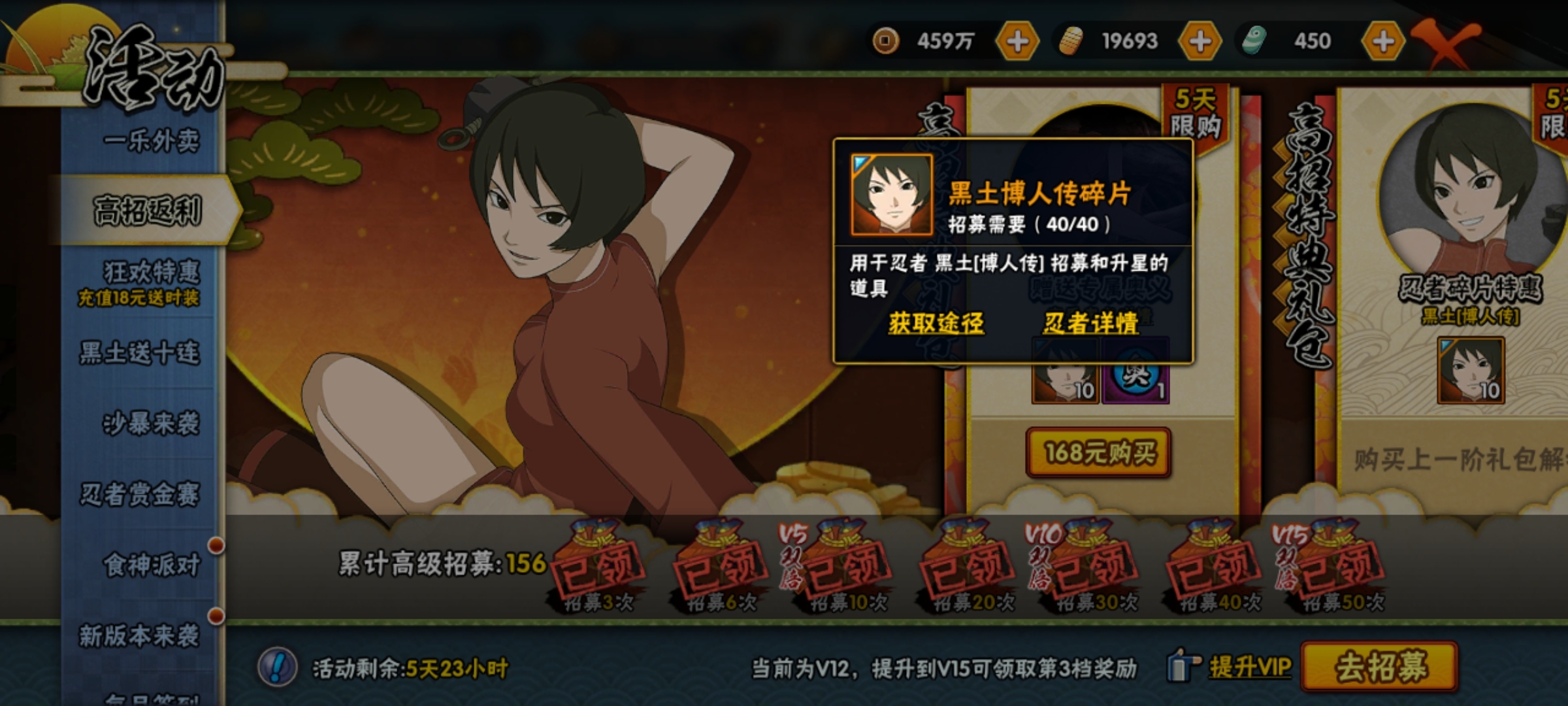1568x706 pixels.
Task: Open the 黑土送十连 activity tab
Action: click(x=140, y=353)
